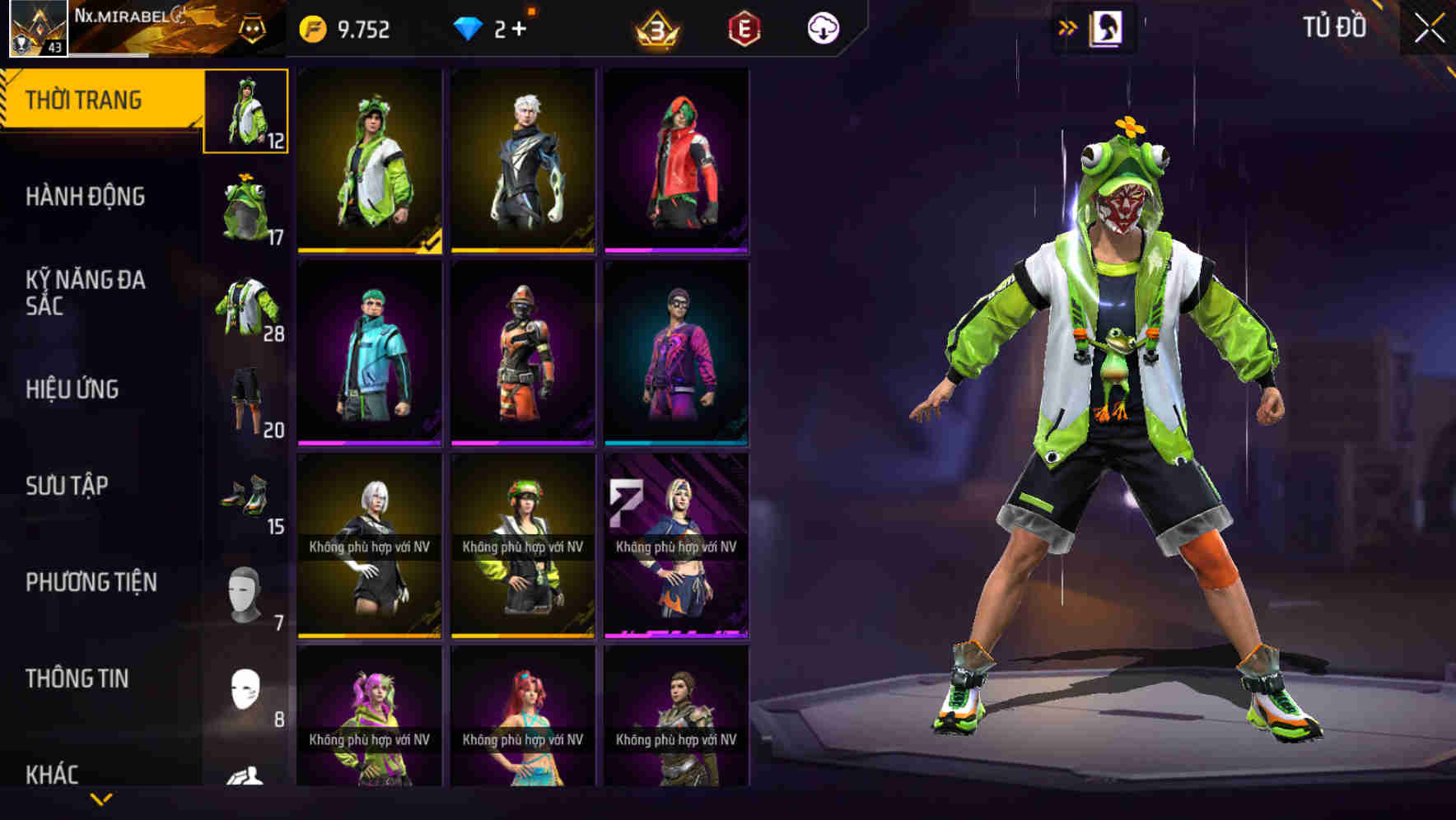The image size is (1456, 820).
Task: Open the rank badge showing level 3
Action: point(655,27)
